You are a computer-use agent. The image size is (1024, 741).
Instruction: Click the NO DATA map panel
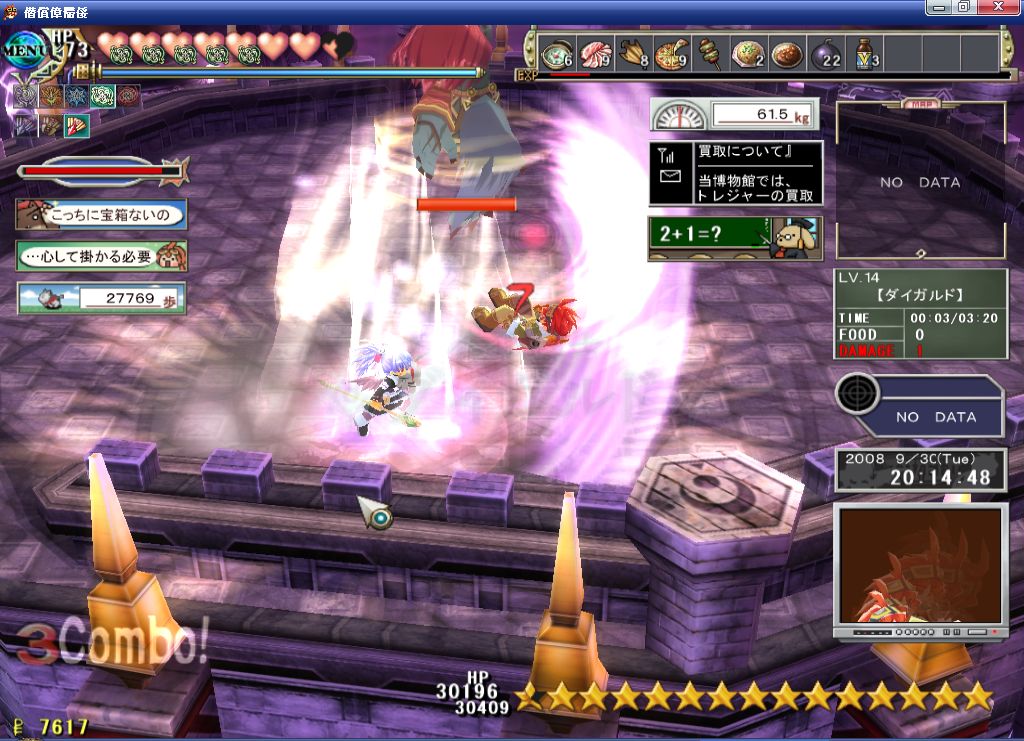(920, 182)
